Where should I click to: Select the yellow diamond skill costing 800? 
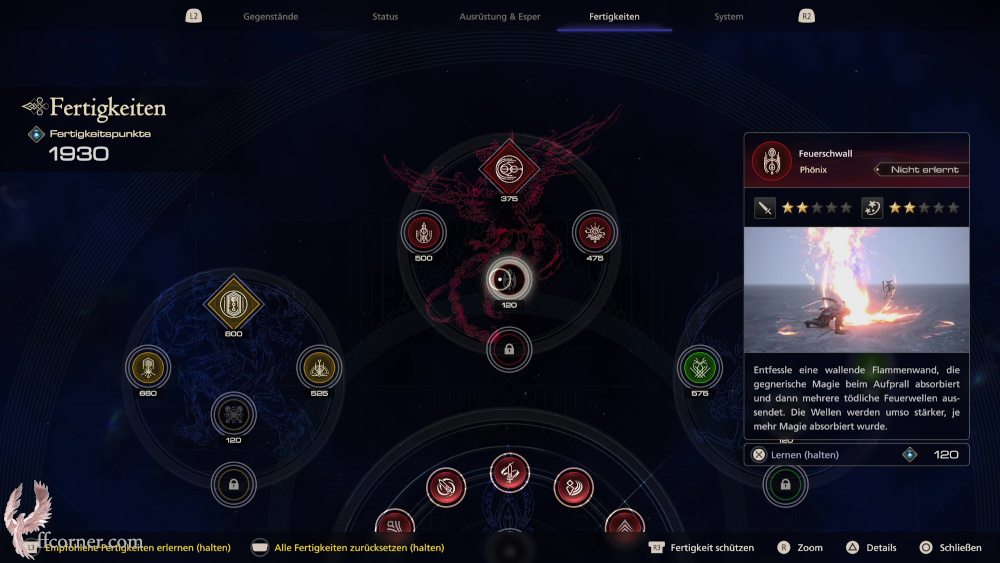(x=233, y=303)
